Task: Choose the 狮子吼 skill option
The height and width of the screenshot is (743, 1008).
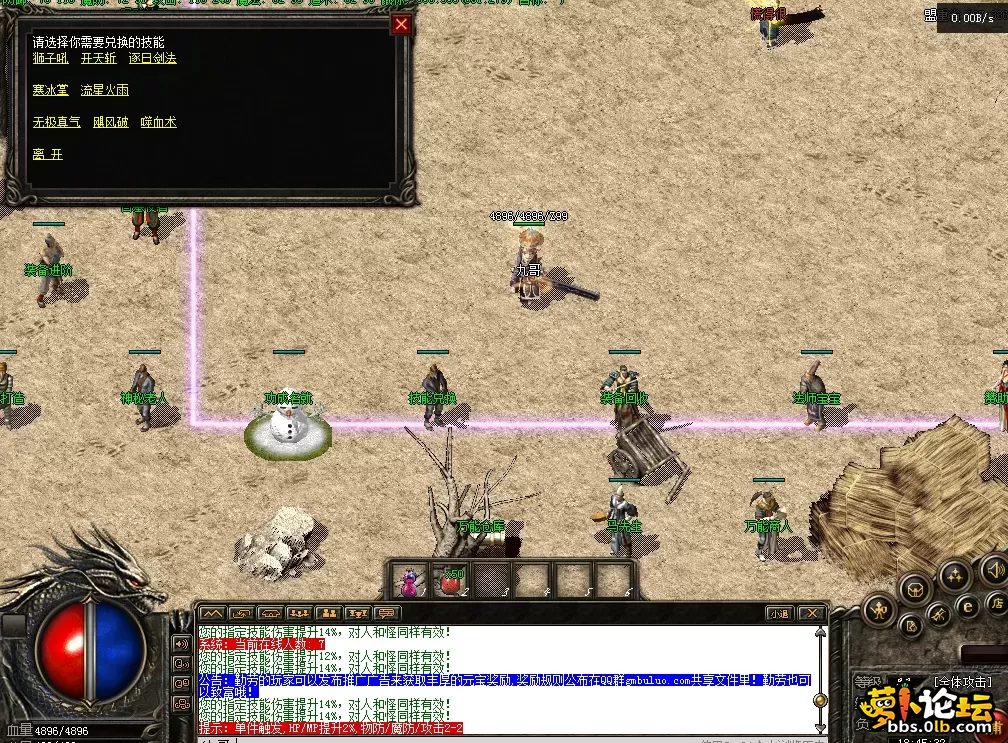Action: [x=49, y=58]
